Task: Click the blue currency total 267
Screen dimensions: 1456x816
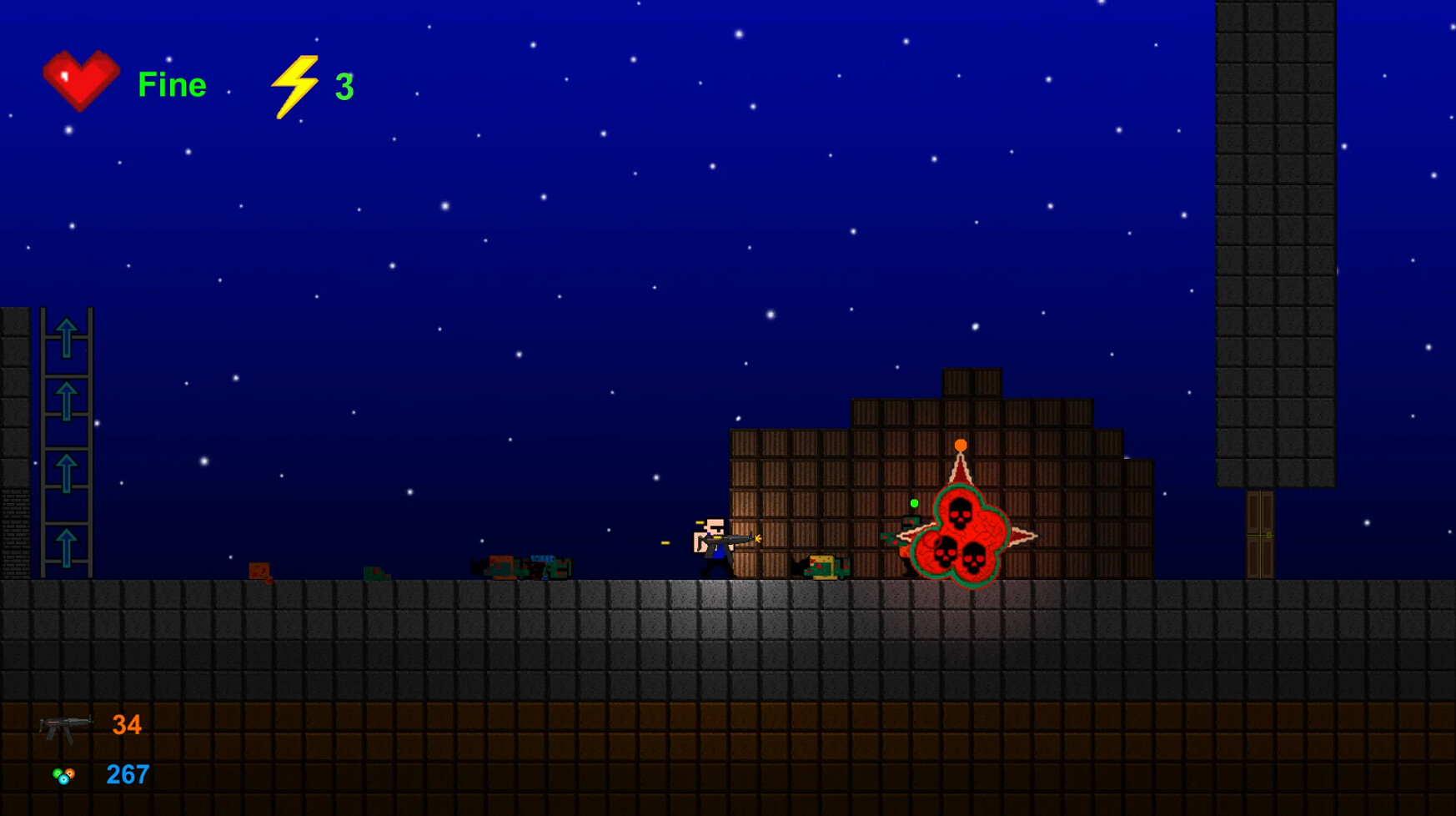Action: pyautogui.click(x=127, y=775)
